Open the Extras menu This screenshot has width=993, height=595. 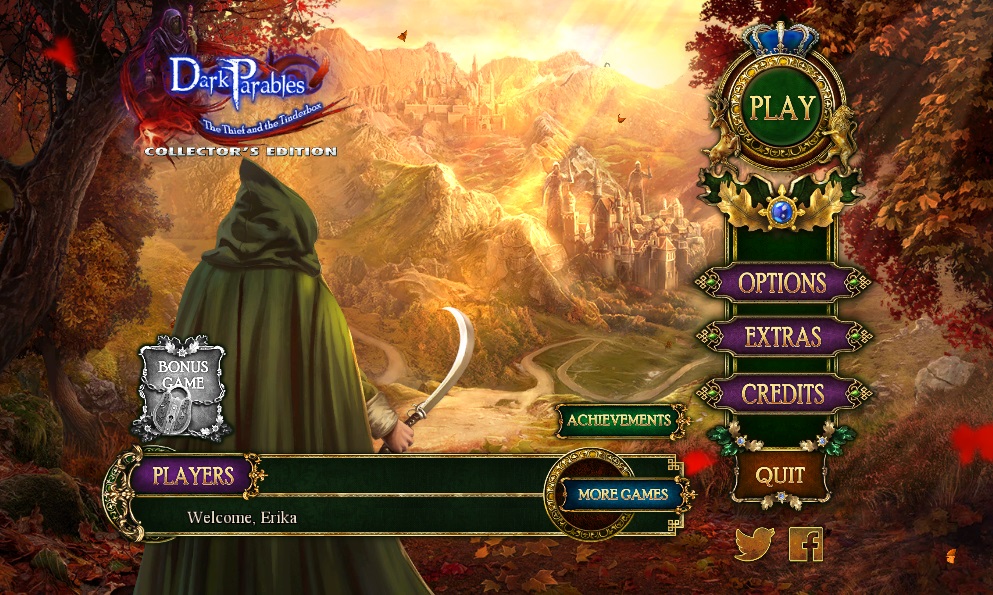click(x=782, y=338)
